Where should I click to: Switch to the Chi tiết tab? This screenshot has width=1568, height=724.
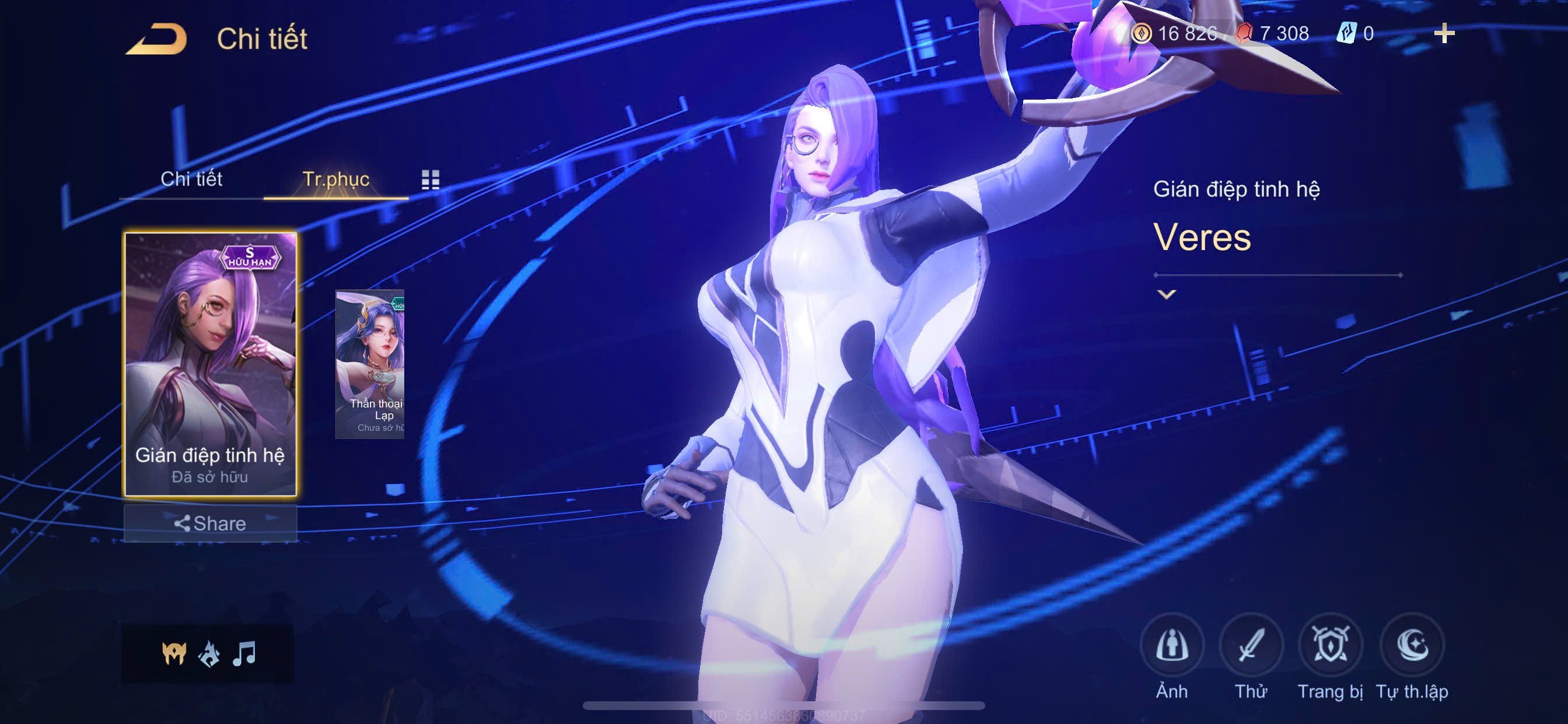coord(191,179)
